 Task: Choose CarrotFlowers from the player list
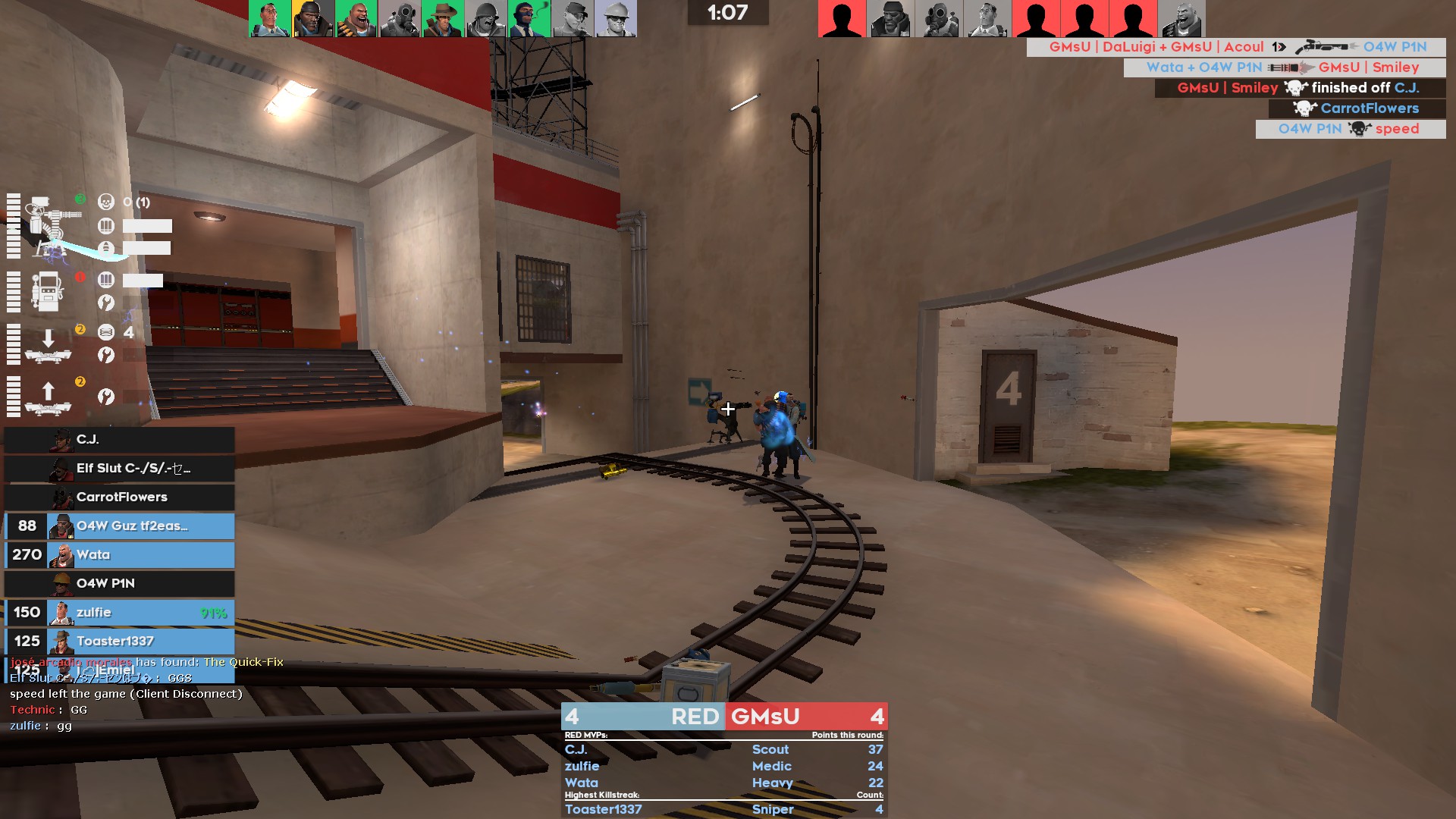tap(119, 497)
